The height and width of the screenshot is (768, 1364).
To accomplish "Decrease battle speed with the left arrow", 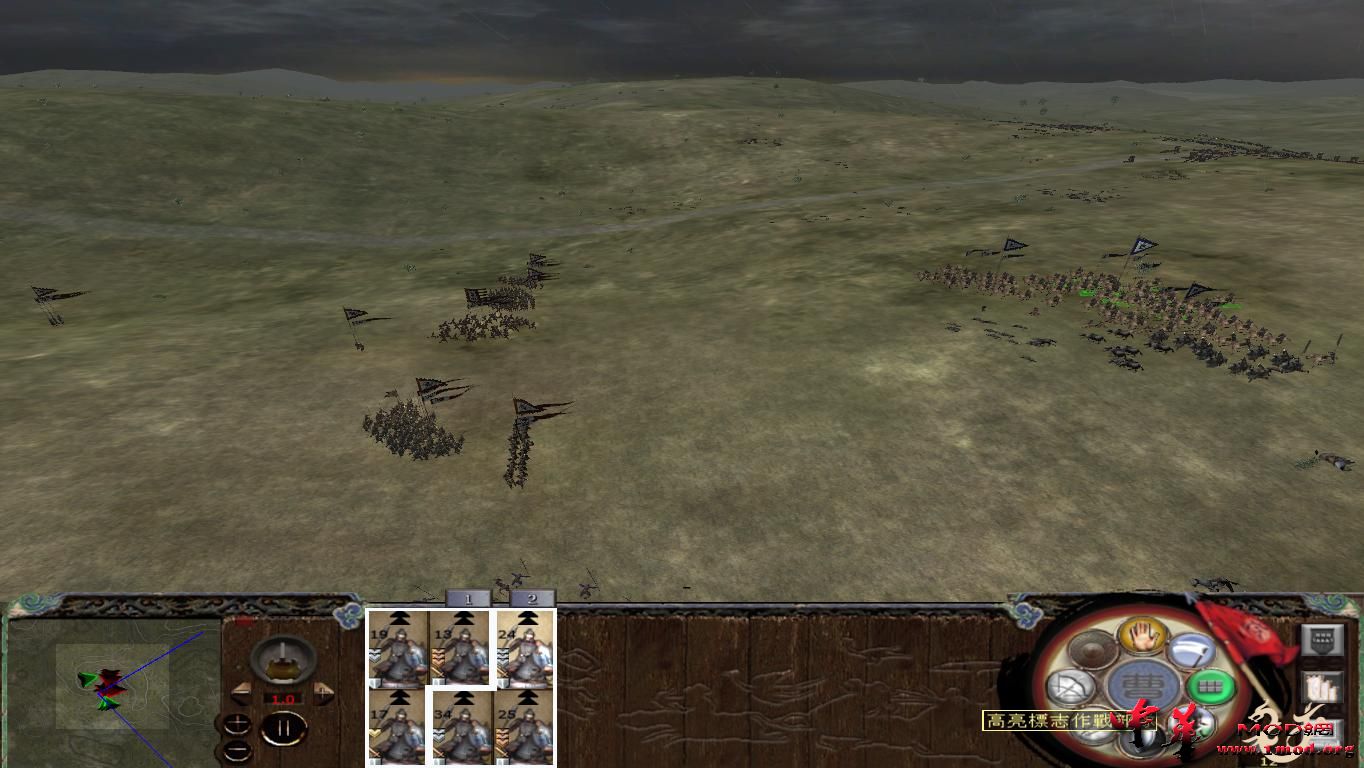I will pos(241,691).
